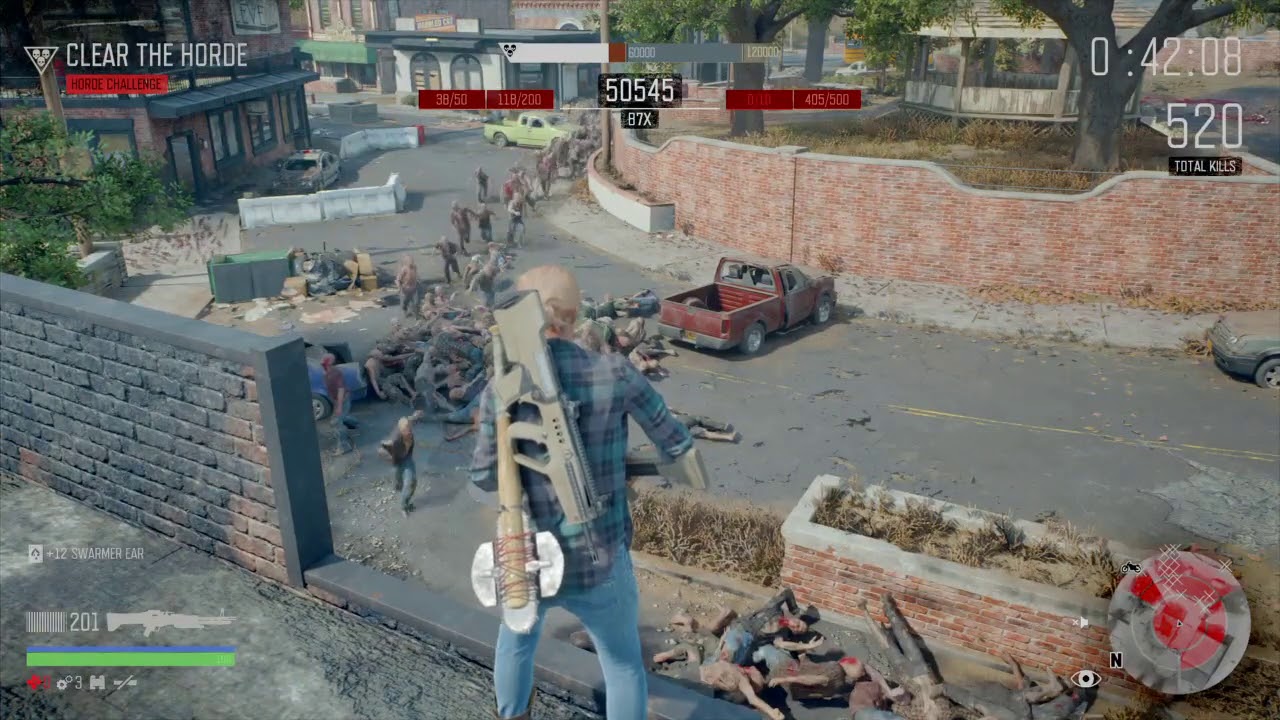
Task: Expand the TOTAL KILLS counter panel
Action: (x=1205, y=165)
